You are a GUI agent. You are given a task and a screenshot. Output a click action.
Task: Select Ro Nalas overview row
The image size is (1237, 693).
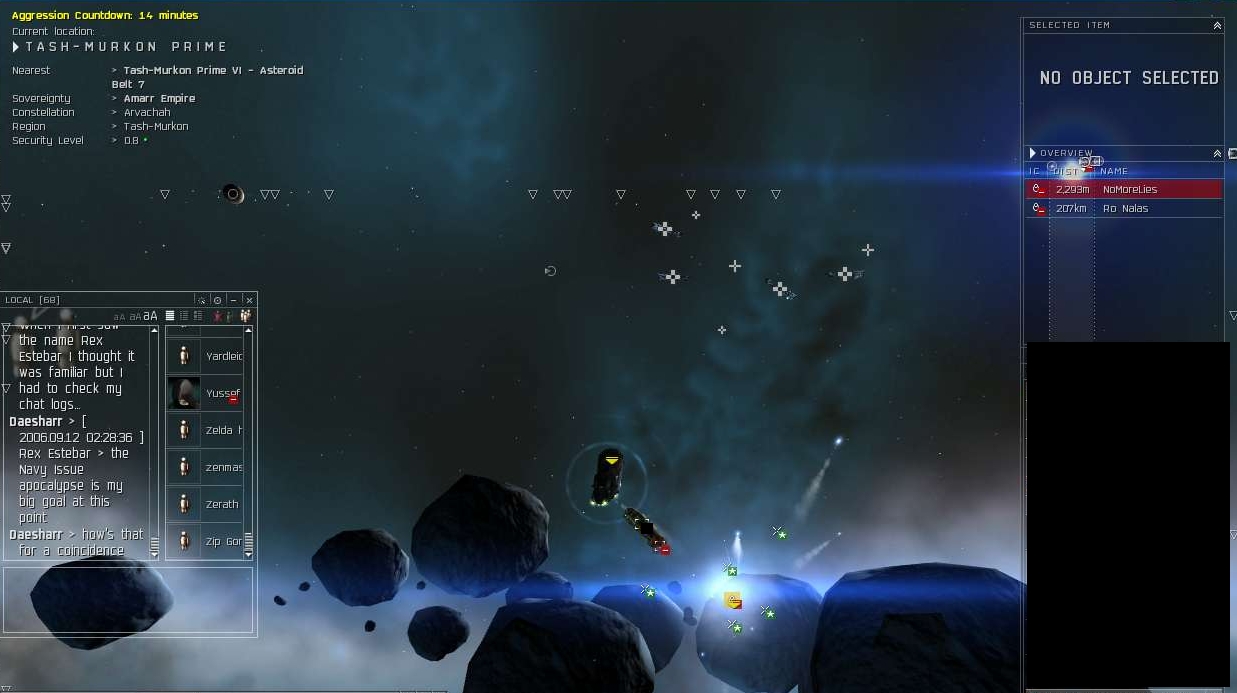(1125, 208)
